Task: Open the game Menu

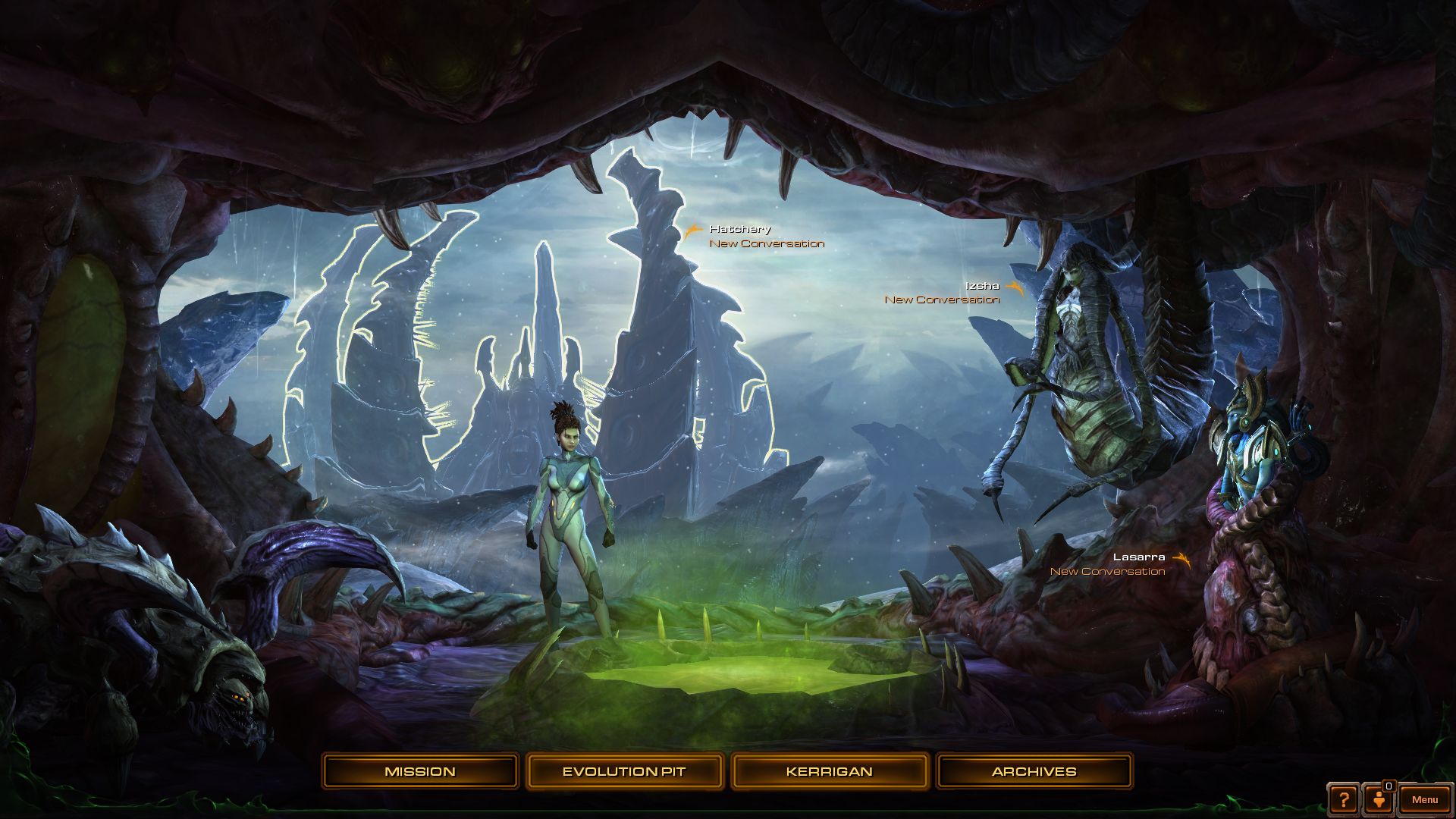Action: click(x=1425, y=799)
